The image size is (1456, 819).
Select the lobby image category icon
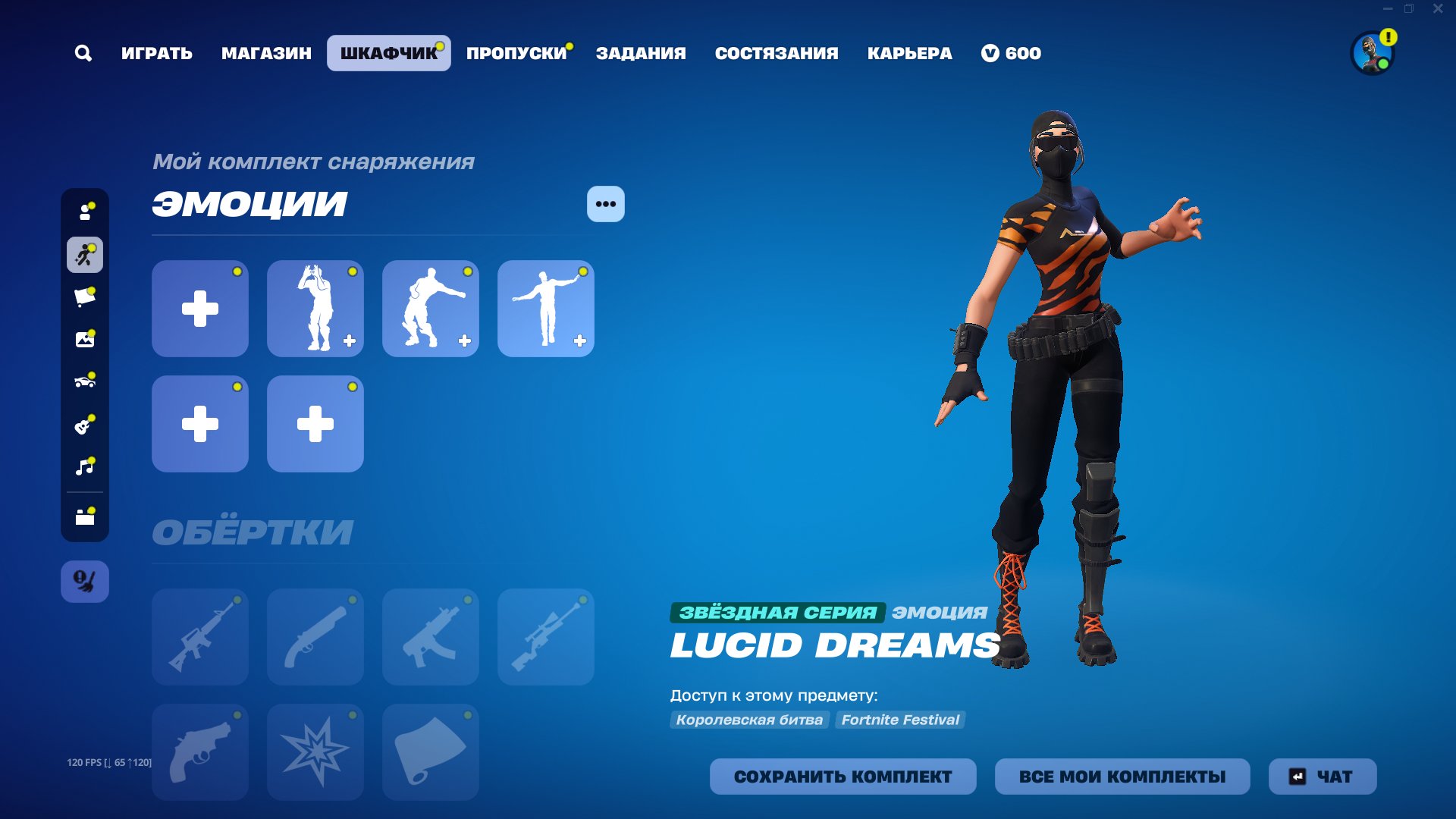[x=84, y=340]
